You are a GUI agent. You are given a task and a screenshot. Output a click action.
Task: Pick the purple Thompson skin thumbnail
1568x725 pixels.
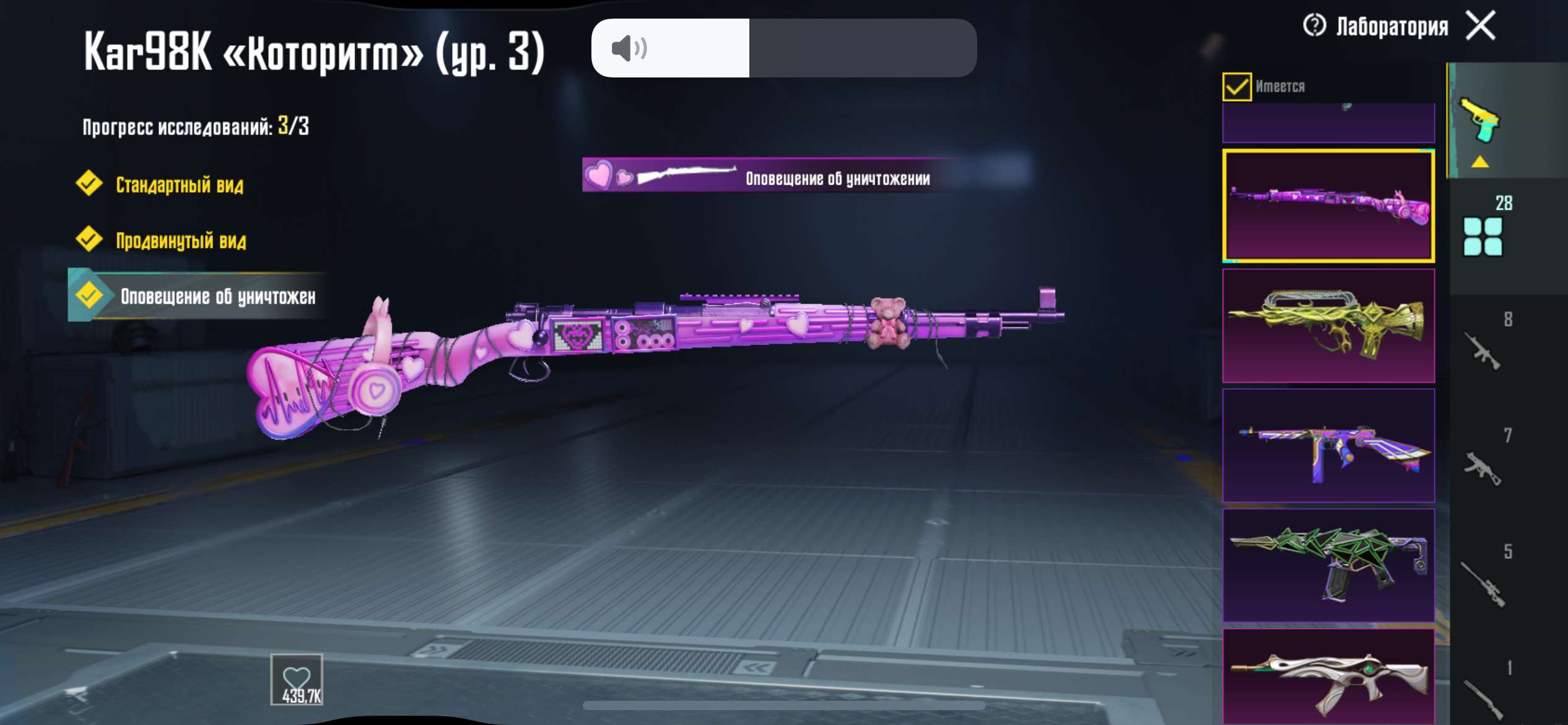pos(1328,446)
